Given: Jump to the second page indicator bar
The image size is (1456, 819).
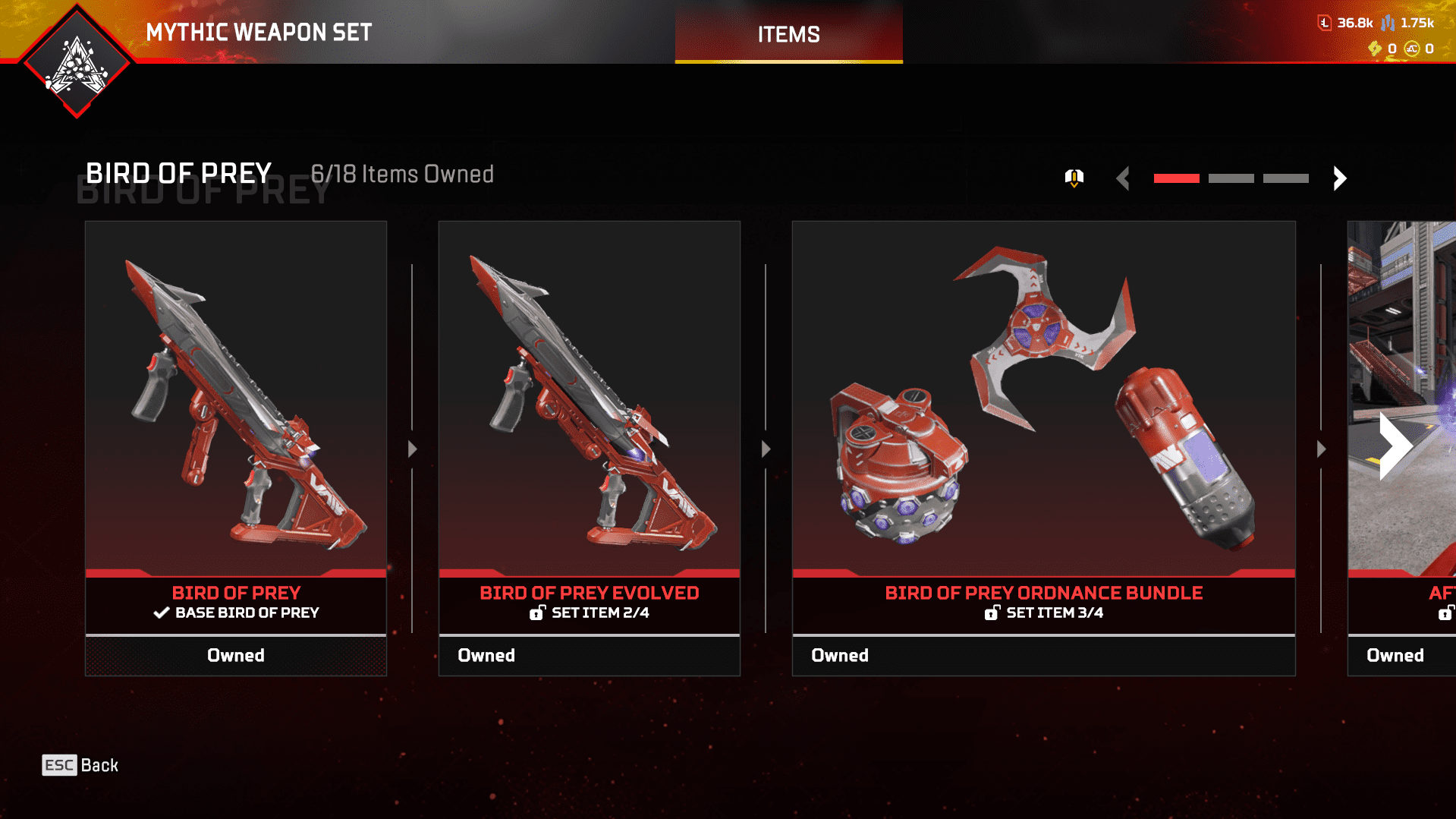Looking at the screenshot, I should pos(1231,178).
